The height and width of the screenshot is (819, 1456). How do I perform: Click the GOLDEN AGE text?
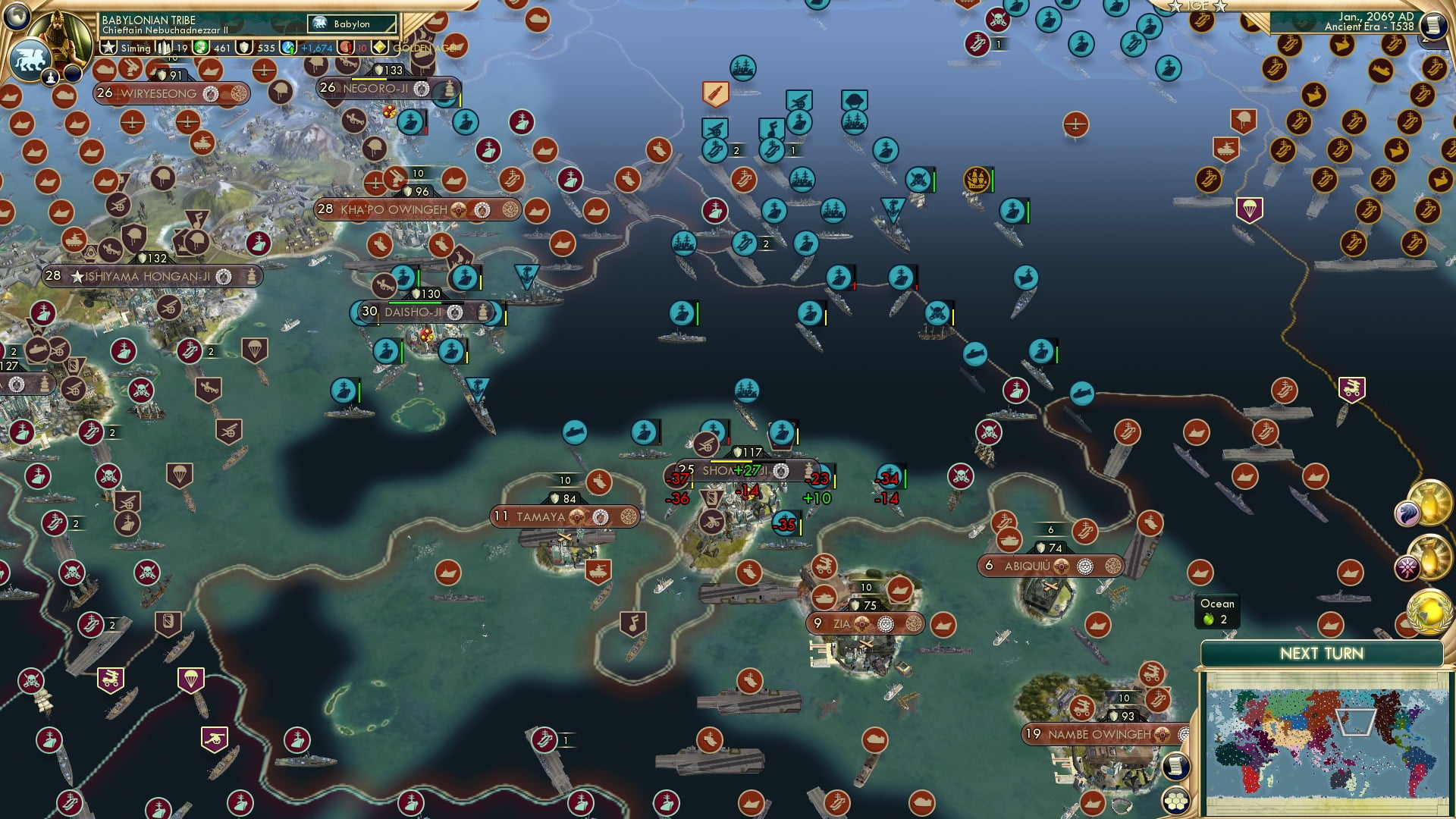tap(422, 48)
